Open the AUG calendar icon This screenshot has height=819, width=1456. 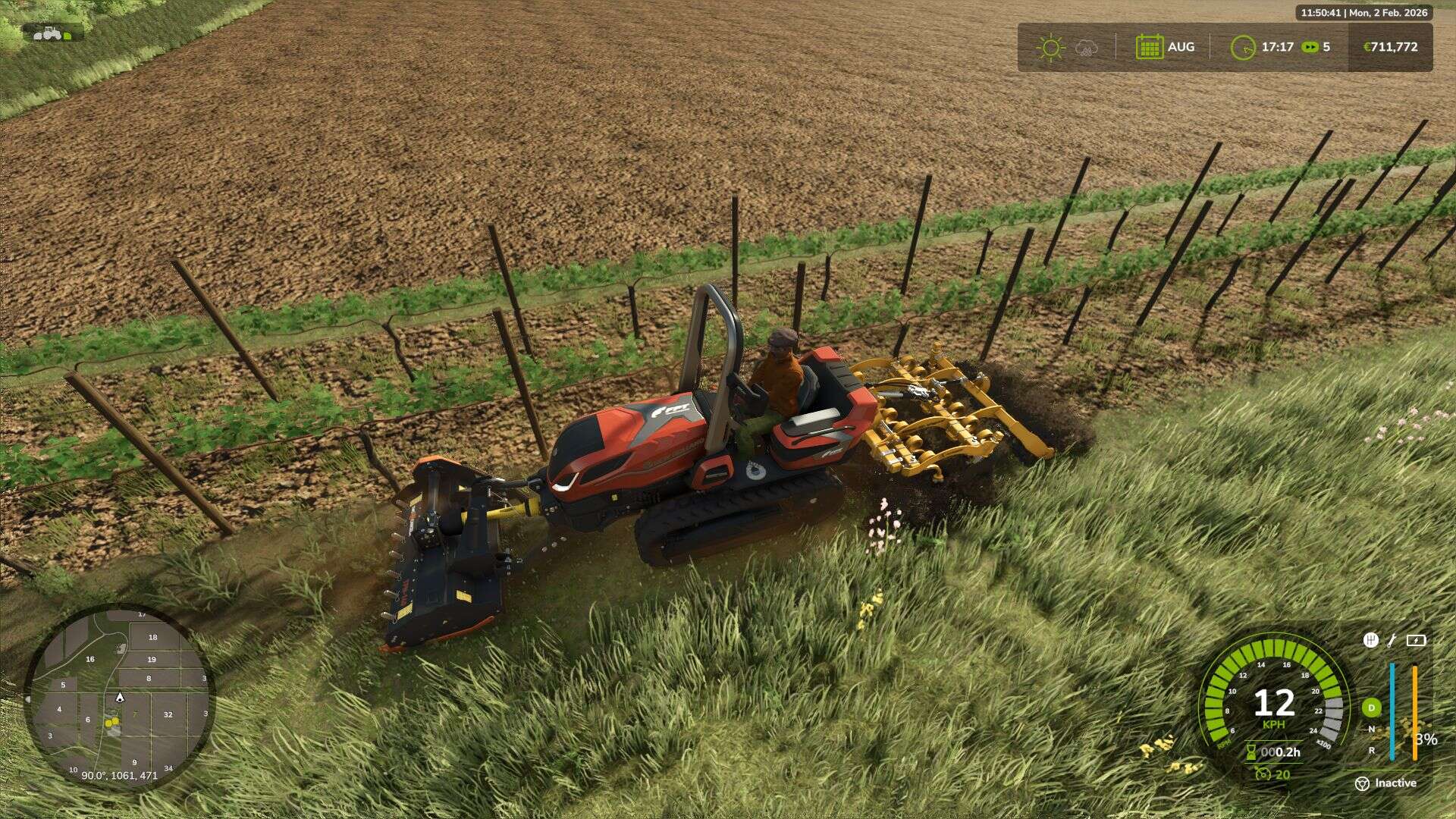1150,46
